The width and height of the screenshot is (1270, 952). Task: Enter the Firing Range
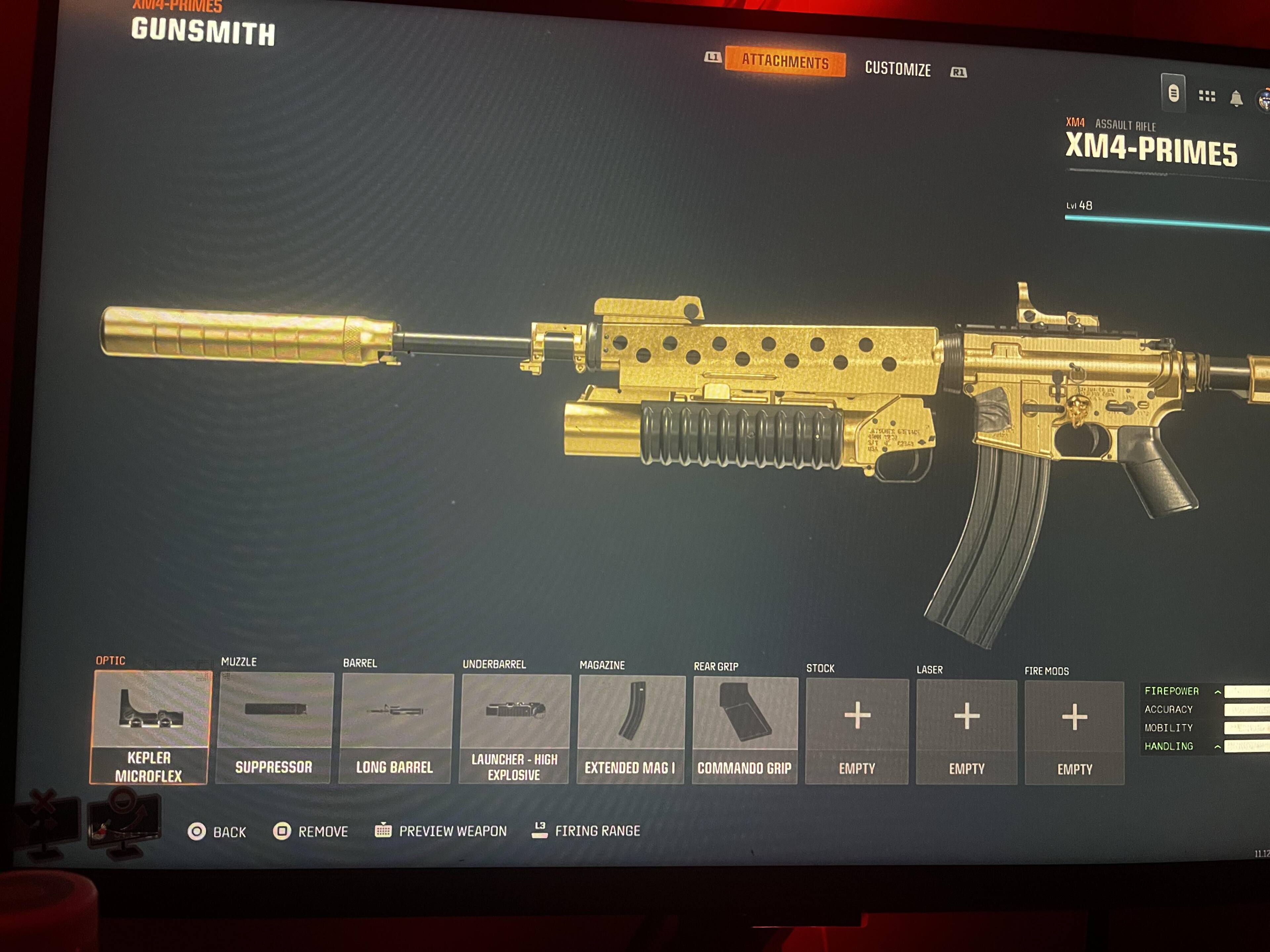[x=586, y=830]
